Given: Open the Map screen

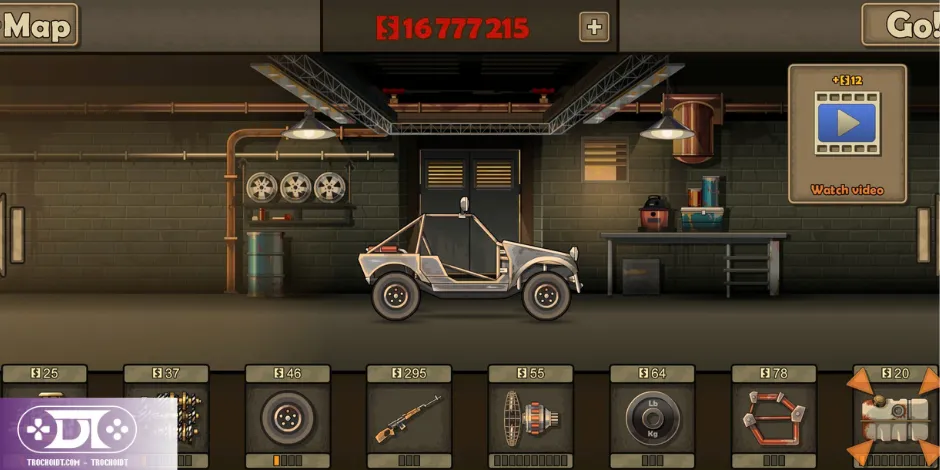Looking at the screenshot, I should [x=38, y=26].
